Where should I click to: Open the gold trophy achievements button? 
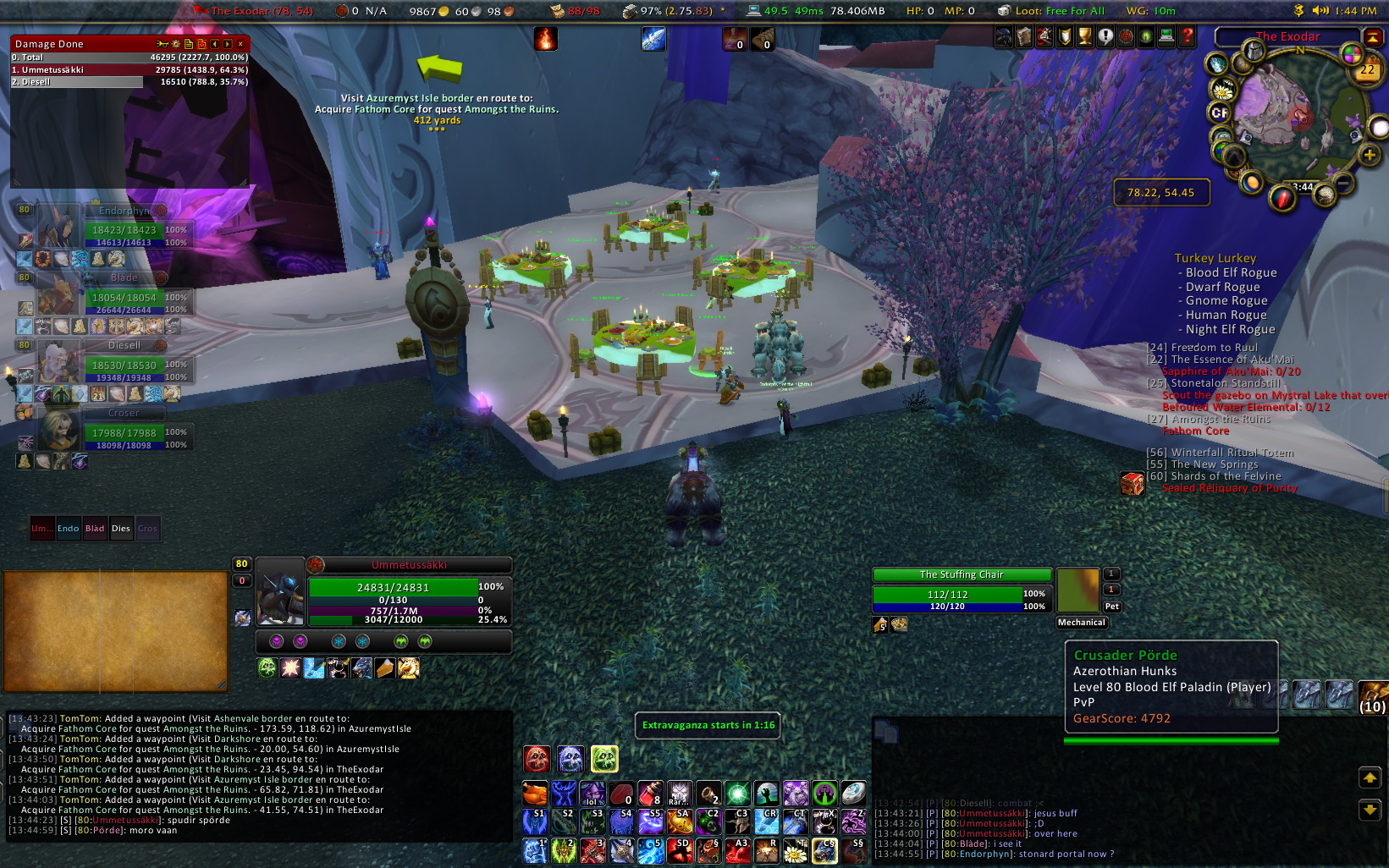pos(1084,36)
